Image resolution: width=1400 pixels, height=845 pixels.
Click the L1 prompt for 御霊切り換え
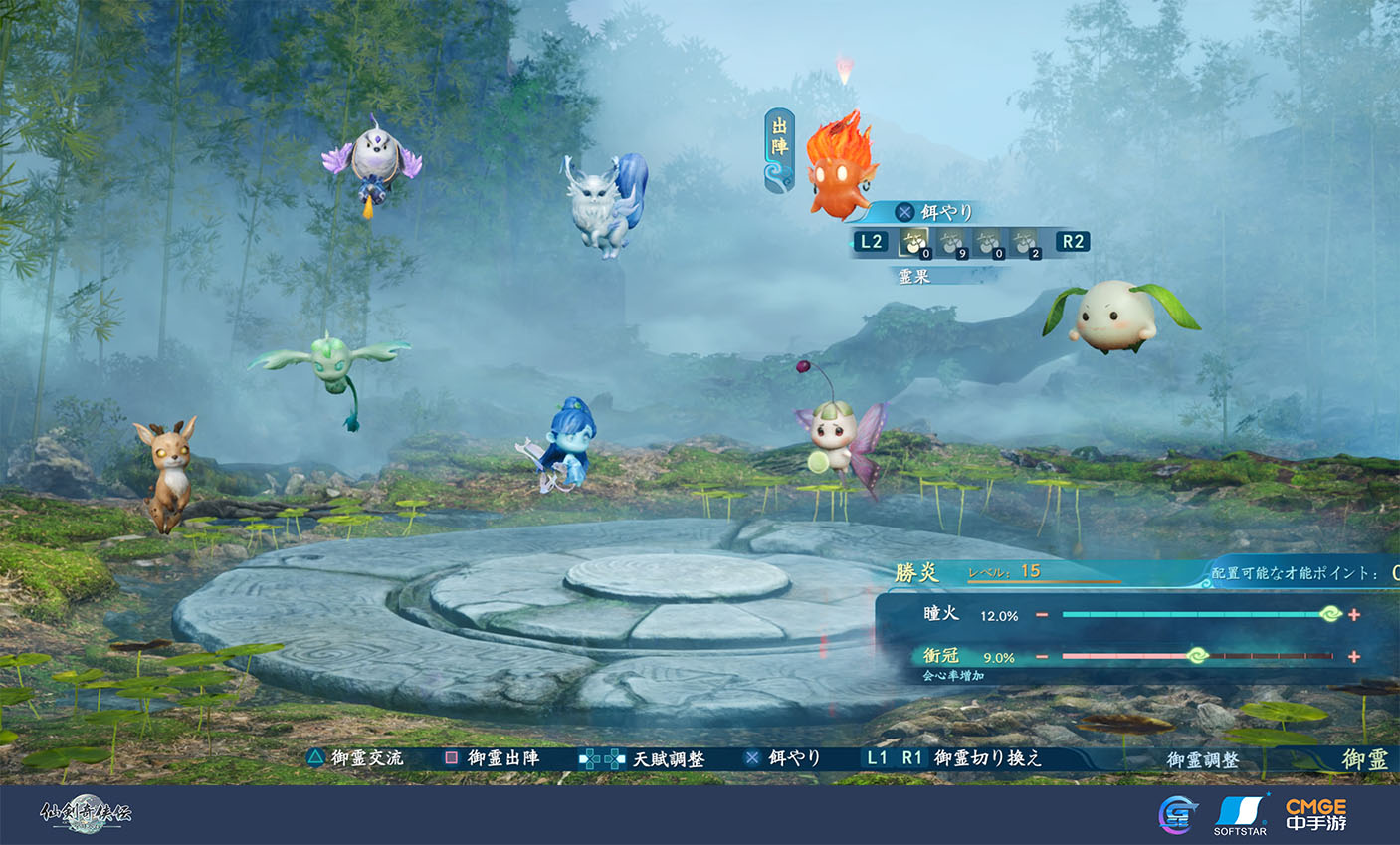[876, 757]
